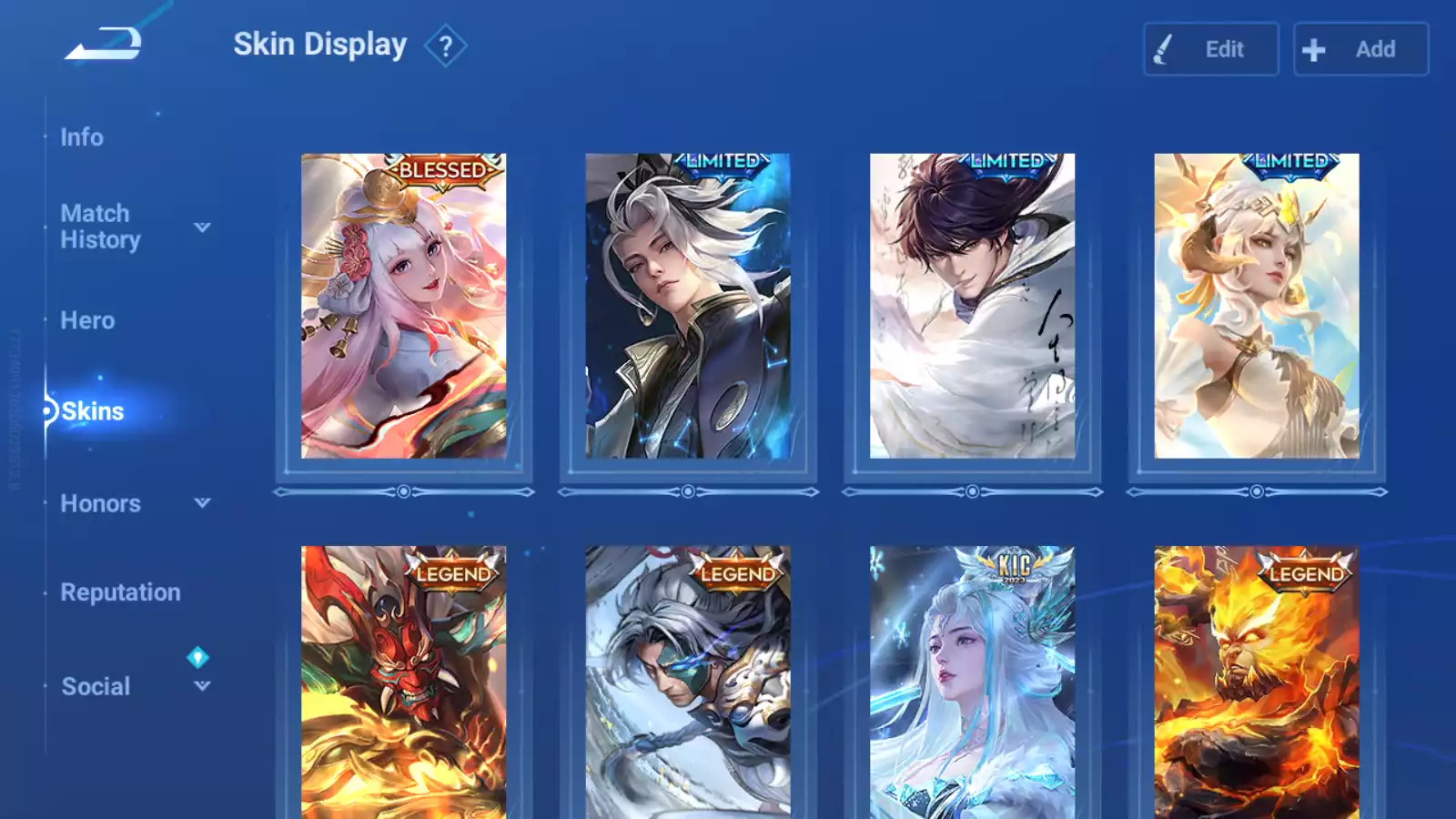
Task: Choose the Limited white-haired swordsman skin card
Action: [x=687, y=306]
